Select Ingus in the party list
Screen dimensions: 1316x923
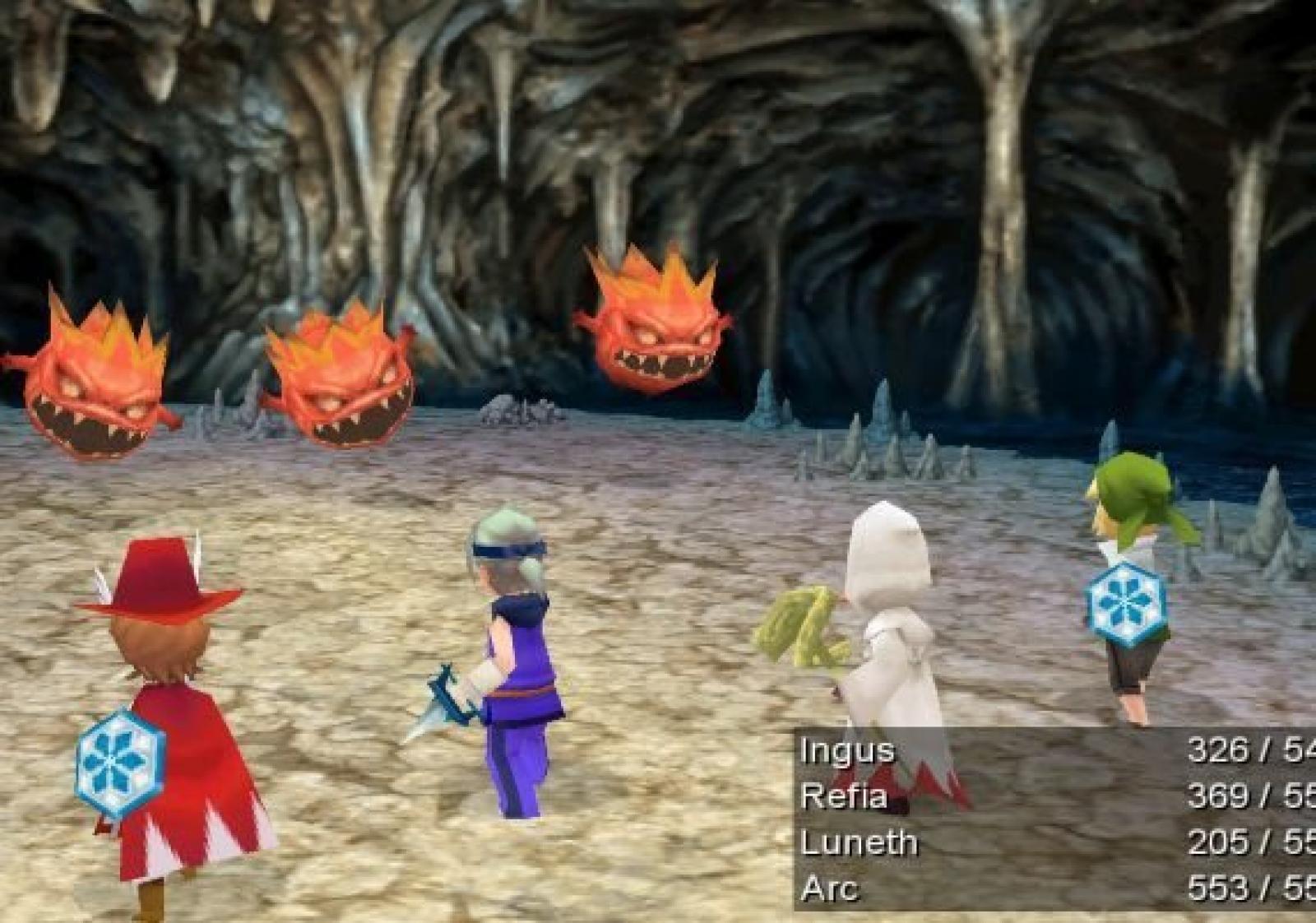(836, 751)
